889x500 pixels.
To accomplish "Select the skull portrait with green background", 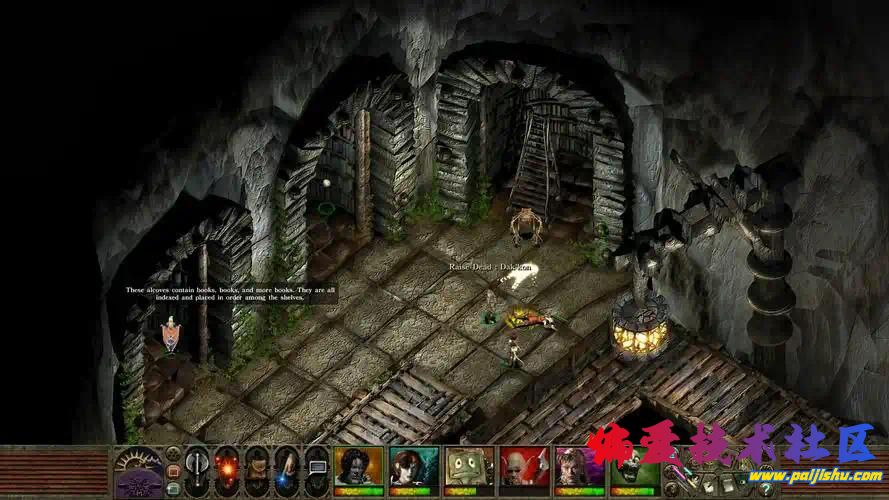I will point(634,466).
